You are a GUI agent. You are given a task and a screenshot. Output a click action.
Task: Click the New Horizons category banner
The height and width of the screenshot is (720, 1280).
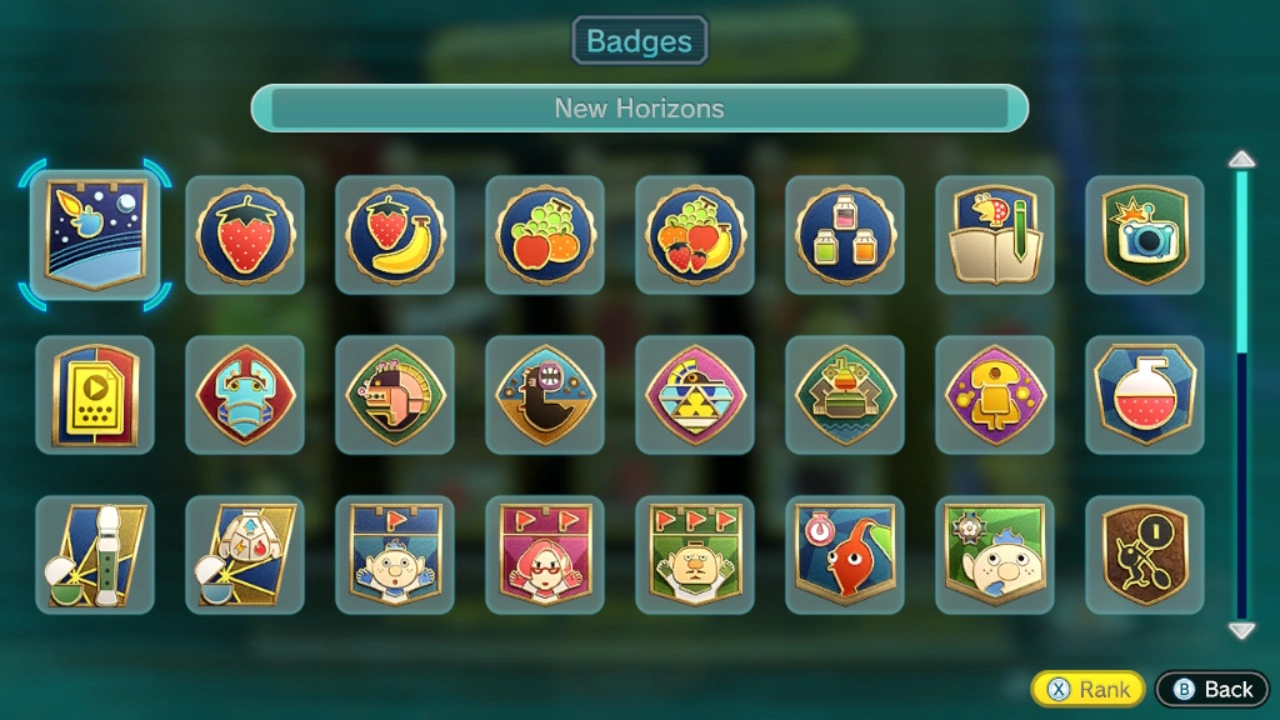[640, 108]
